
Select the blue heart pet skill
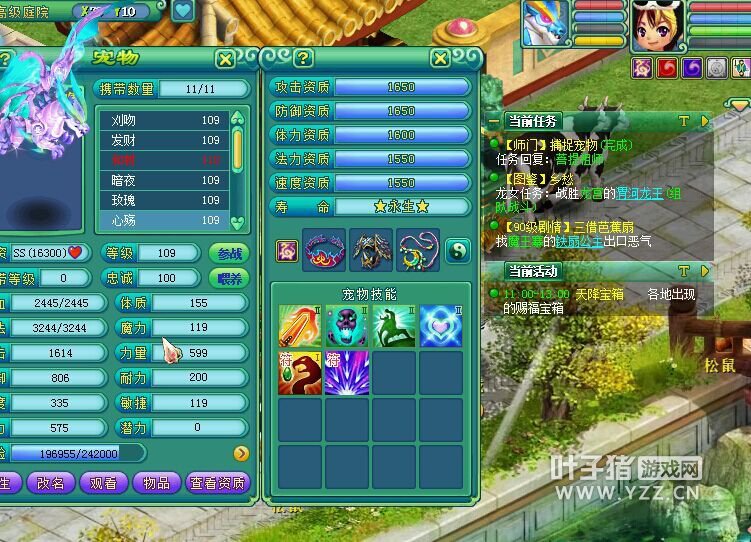pos(440,326)
